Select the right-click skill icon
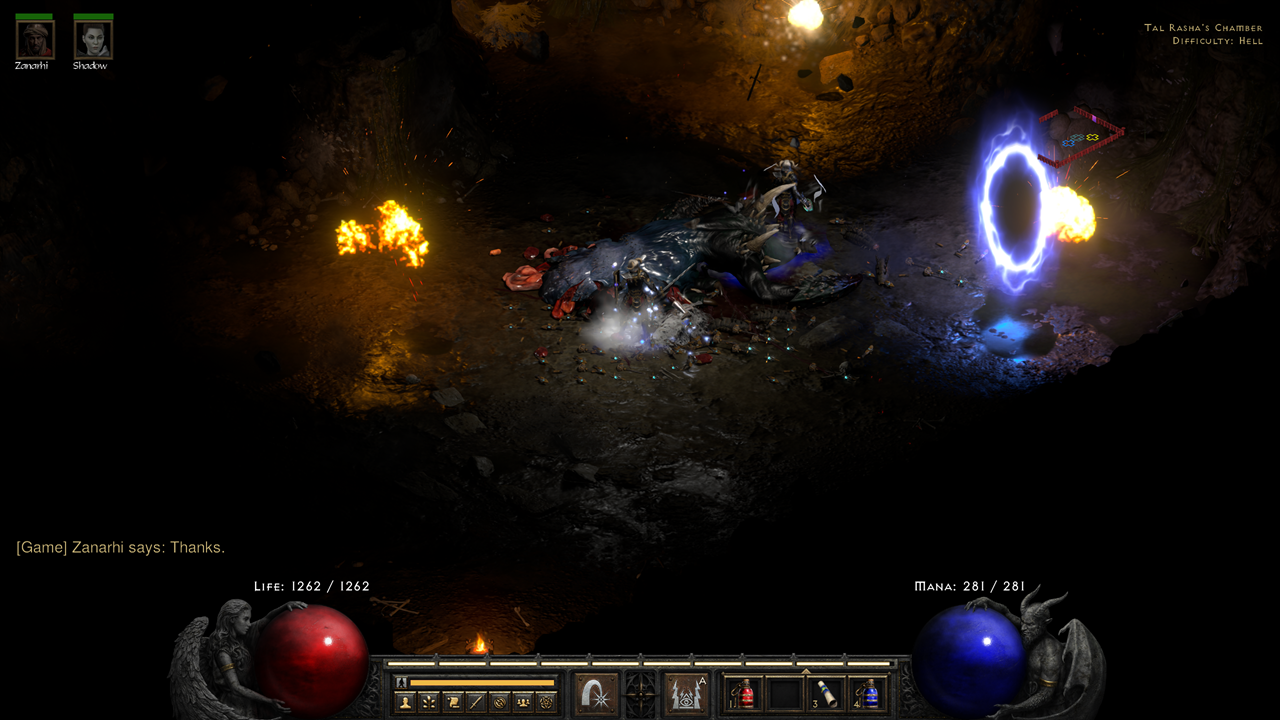The height and width of the screenshot is (720, 1280). (x=686, y=693)
